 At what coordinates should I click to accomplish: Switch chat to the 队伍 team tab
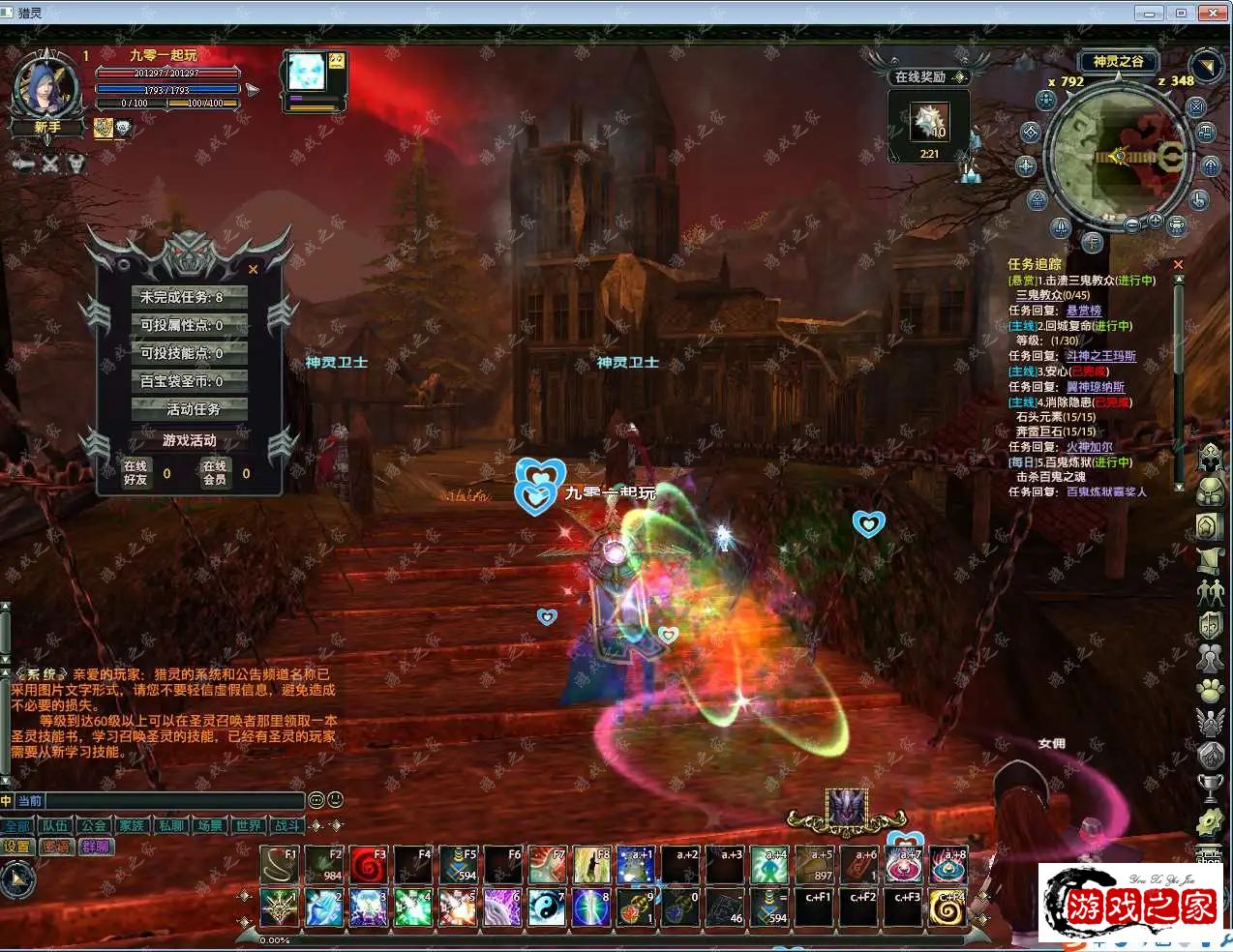[x=55, y=825]
